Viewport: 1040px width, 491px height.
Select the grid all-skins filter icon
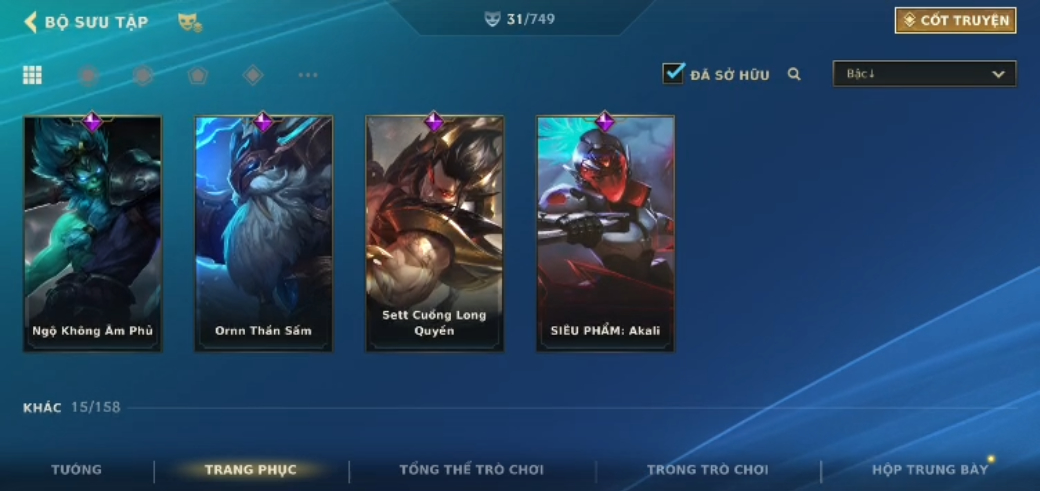point(32,75)
